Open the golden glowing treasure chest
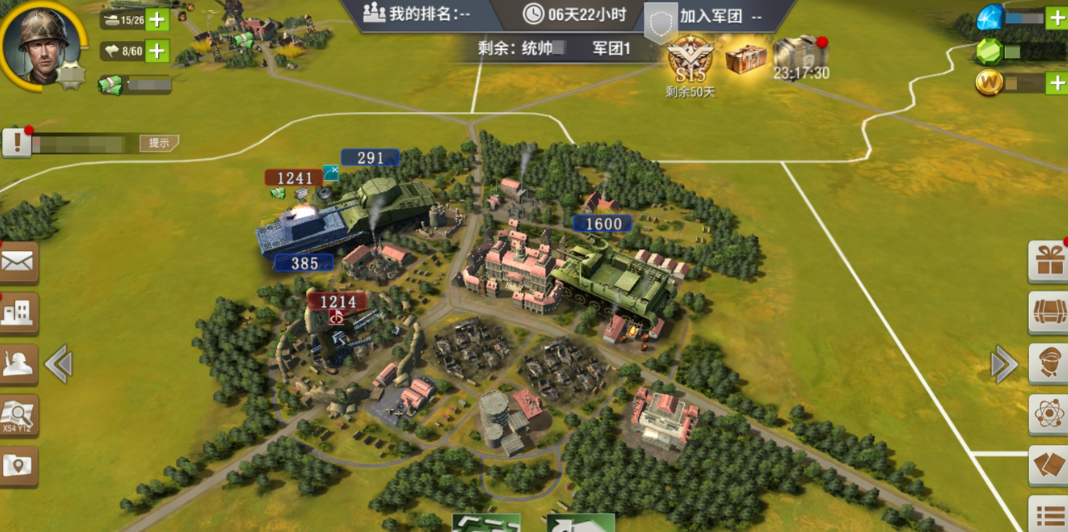 746,57
